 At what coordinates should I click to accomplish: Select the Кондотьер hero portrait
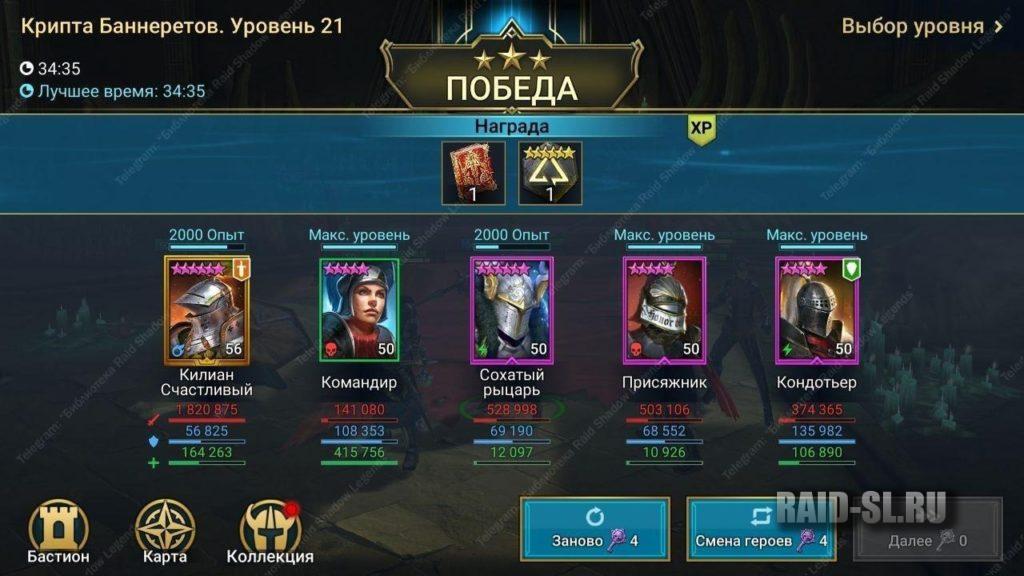pyautogui.click(x=816, y=309)
